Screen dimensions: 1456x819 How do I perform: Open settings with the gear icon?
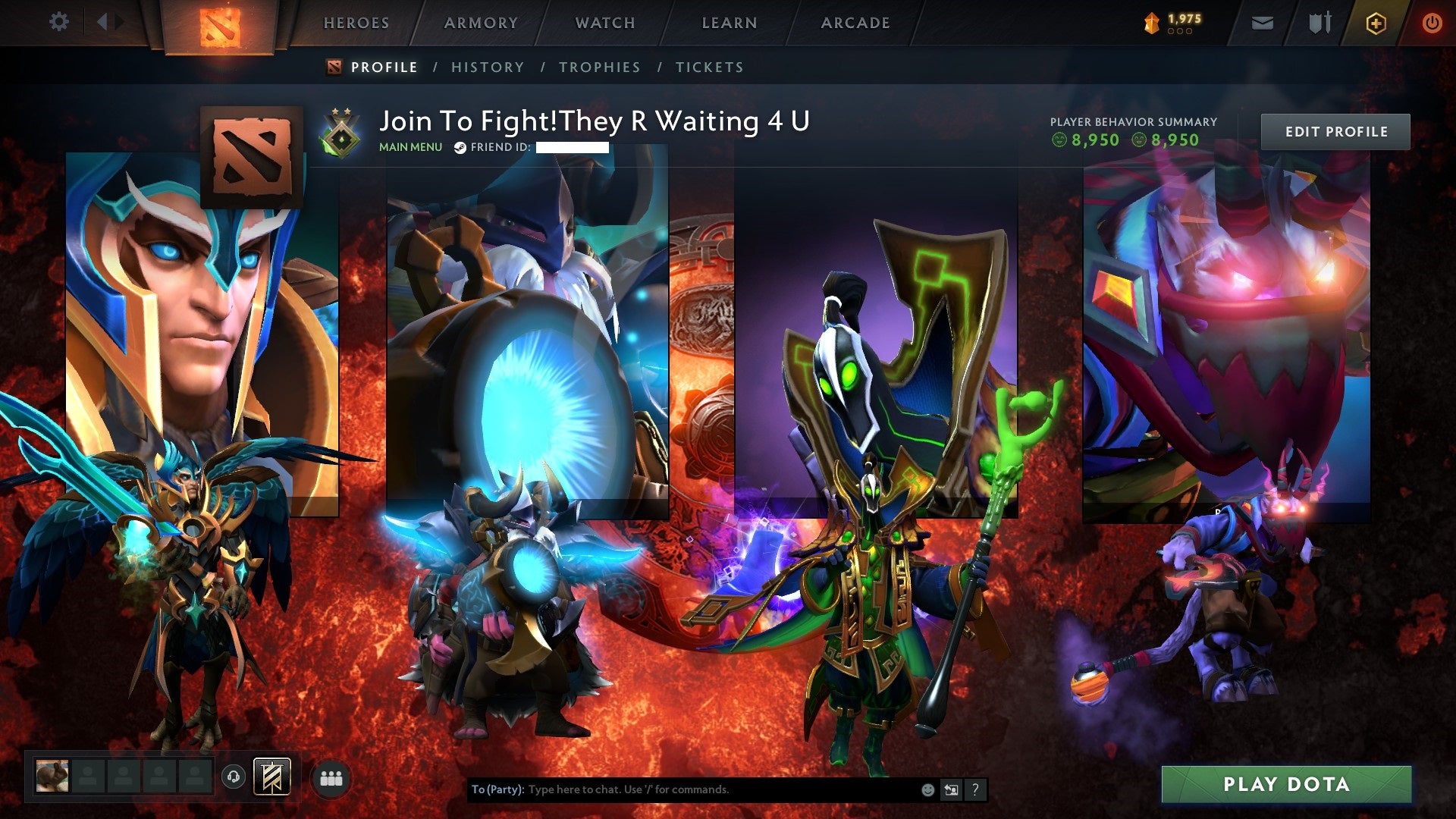pyautogui.click(x=58, y=21)
